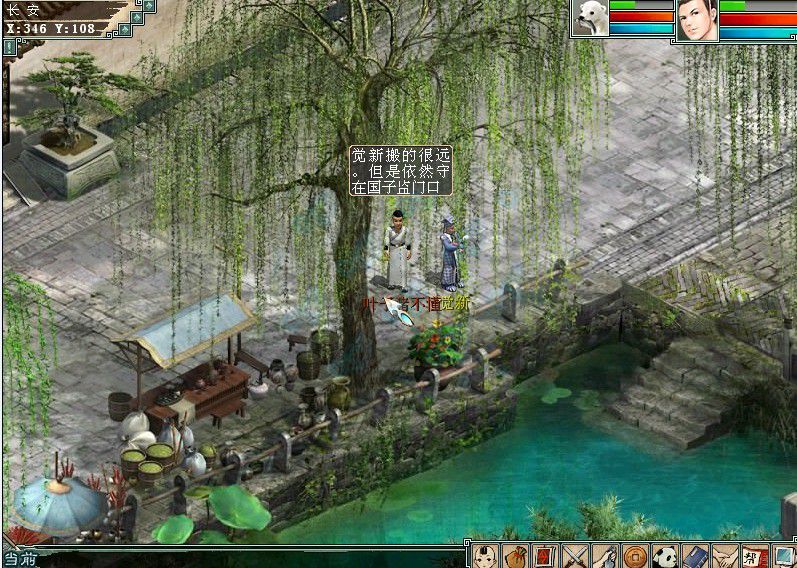Select the gold coin toolbar icon

tap(634, 555)
